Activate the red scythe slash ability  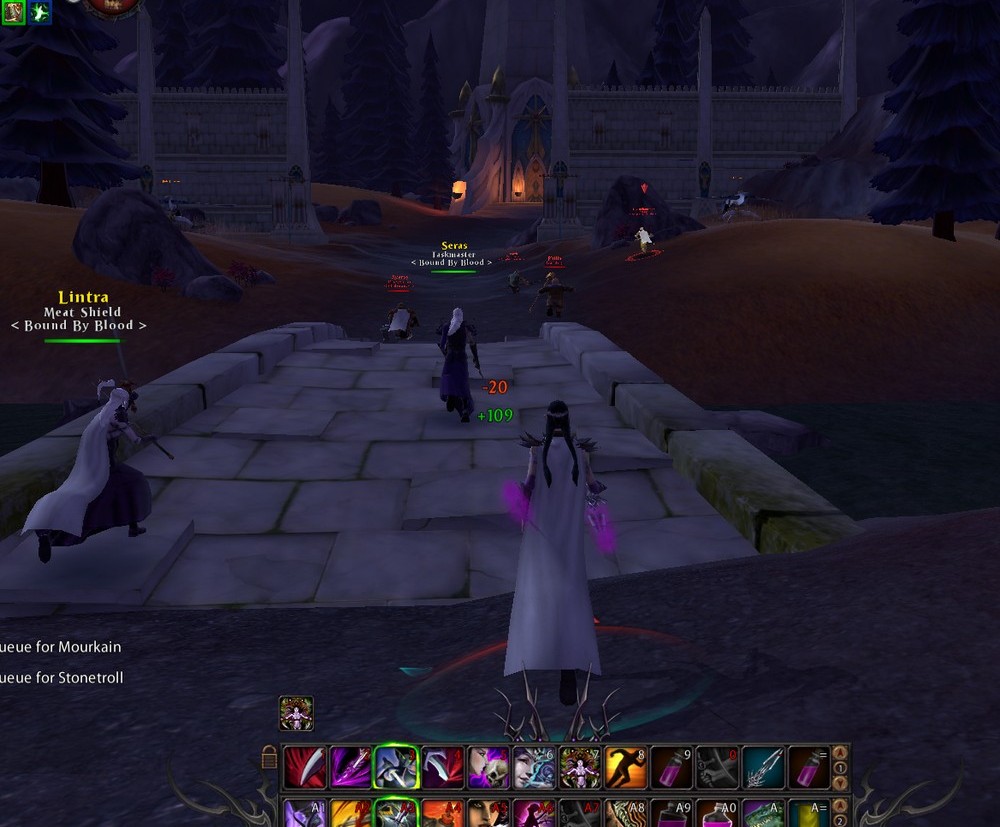tap(303, 767)
